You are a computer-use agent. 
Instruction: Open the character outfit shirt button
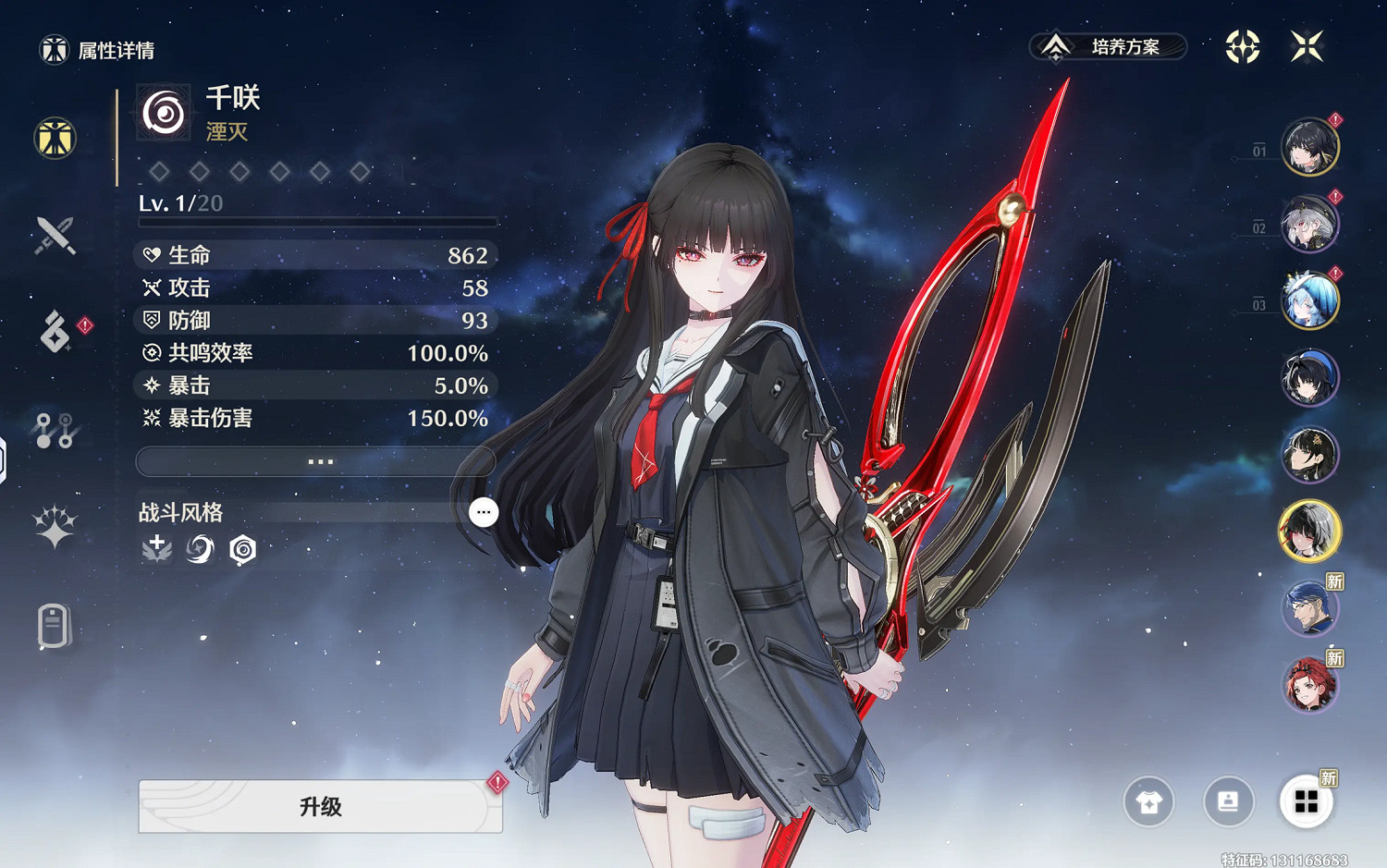coord(1148,801)
